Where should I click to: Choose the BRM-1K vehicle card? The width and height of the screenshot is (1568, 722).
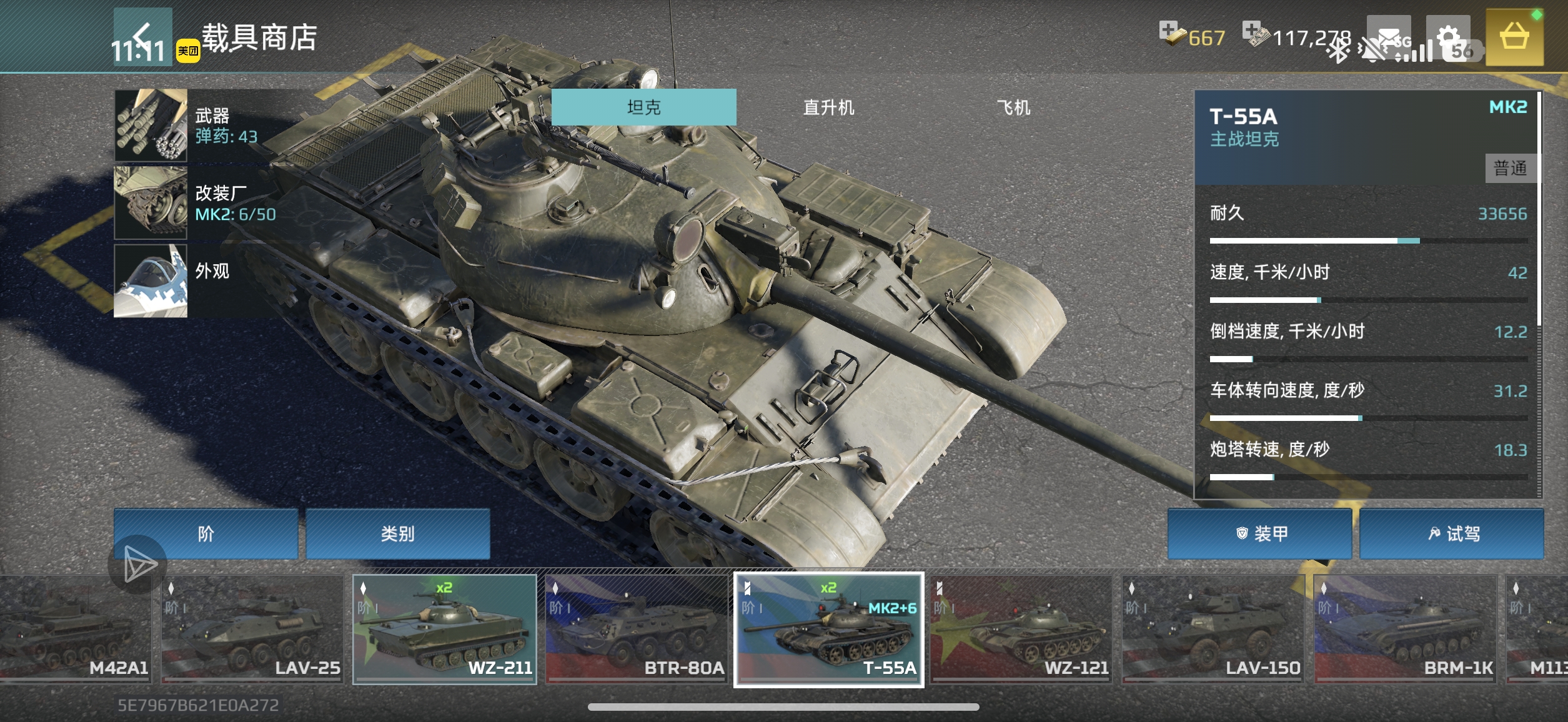[1405, 630]
